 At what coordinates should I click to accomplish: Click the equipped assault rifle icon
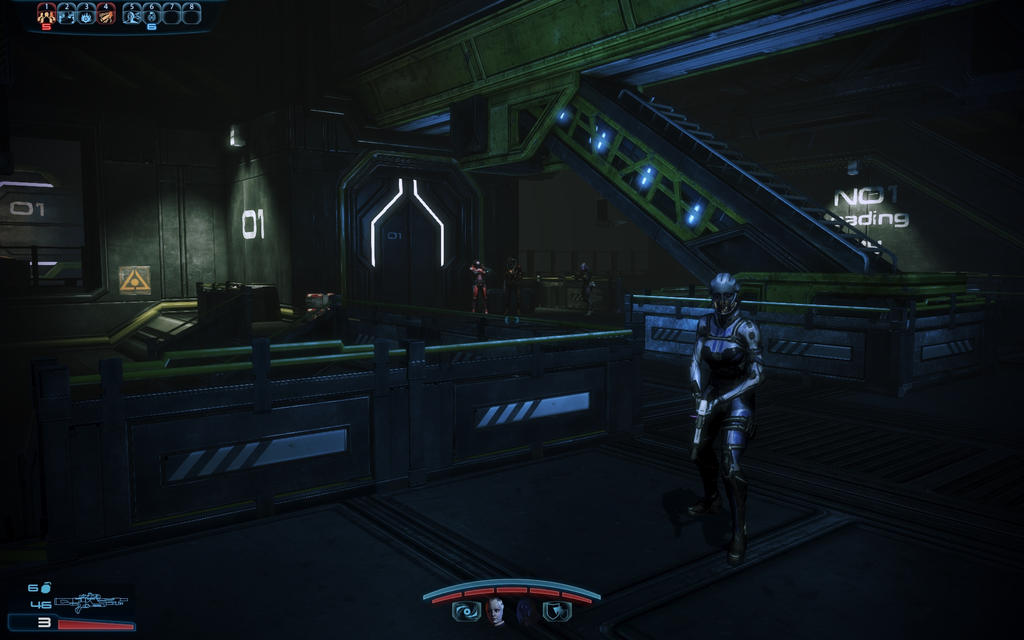coord(91,603)
